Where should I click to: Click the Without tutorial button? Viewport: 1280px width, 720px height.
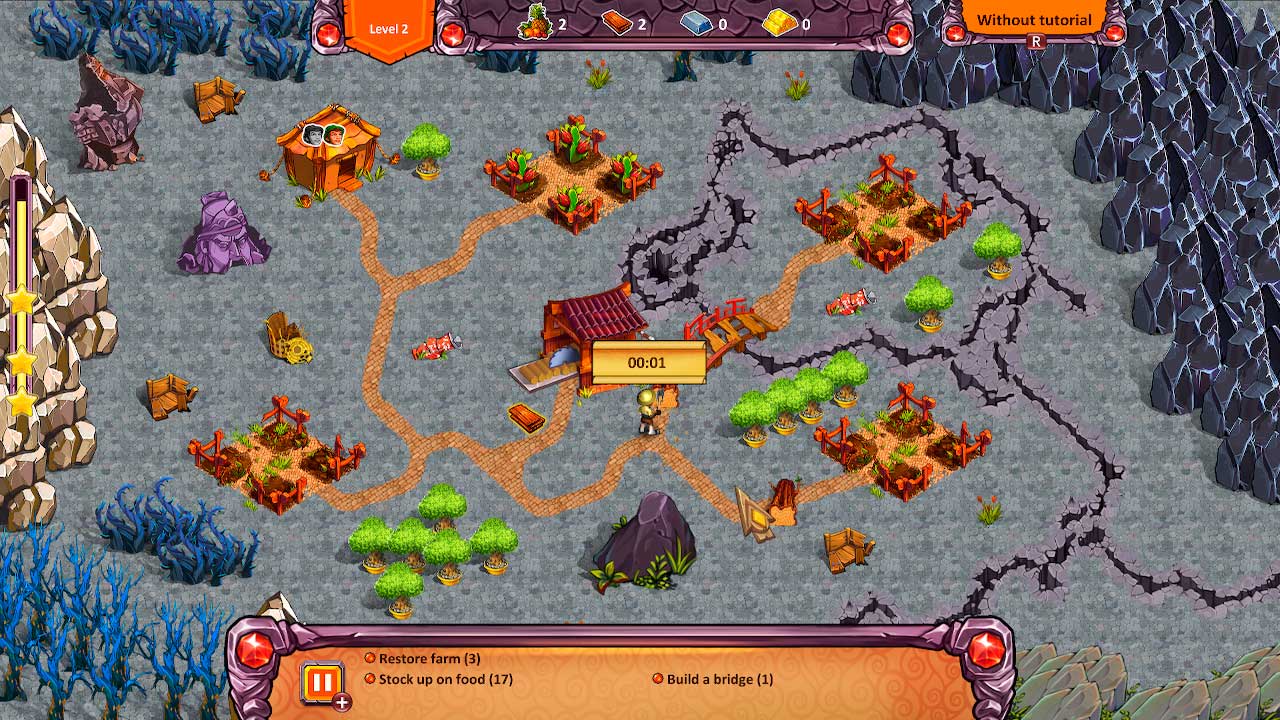coord(1033,19)
